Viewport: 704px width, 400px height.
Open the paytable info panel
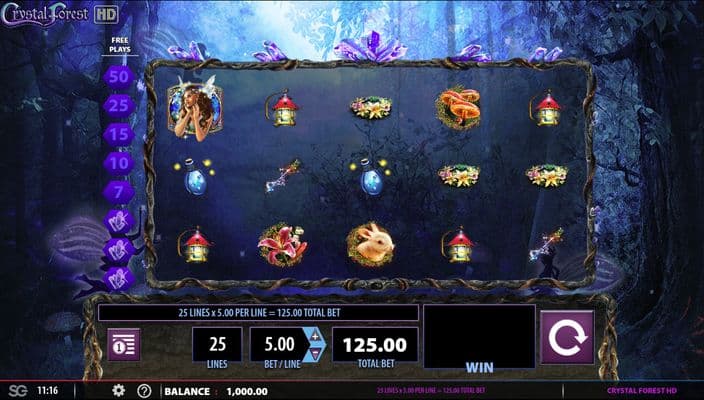click(125, 344)
